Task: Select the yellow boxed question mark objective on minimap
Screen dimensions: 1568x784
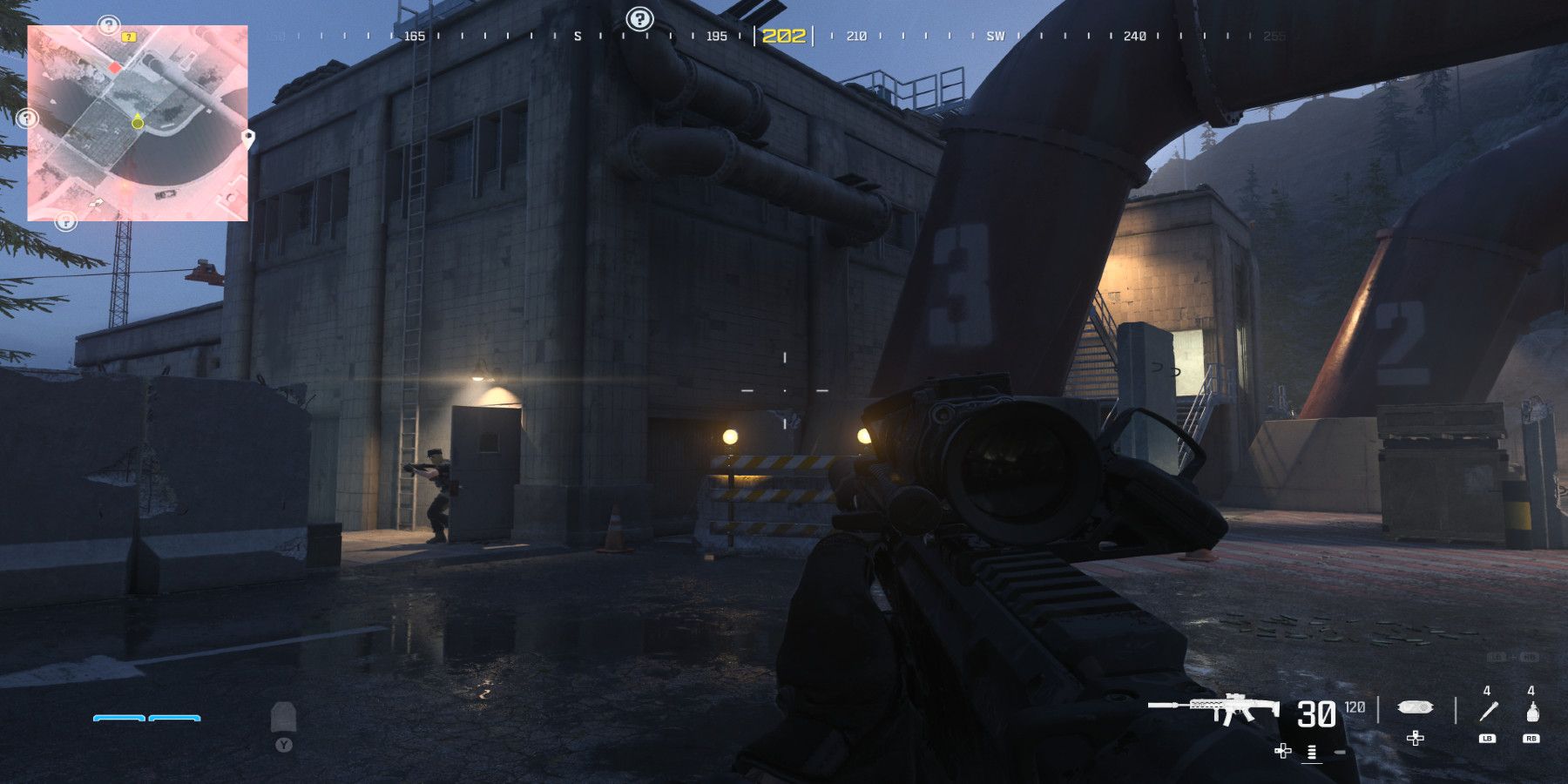Action: 129,37
